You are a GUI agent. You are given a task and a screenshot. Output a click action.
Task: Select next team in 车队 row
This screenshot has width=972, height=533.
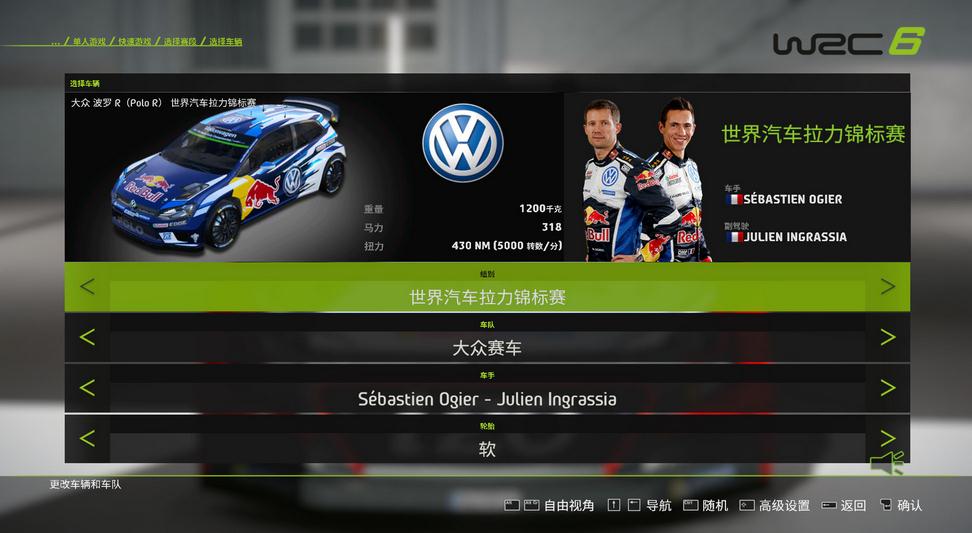click(887, 338)
